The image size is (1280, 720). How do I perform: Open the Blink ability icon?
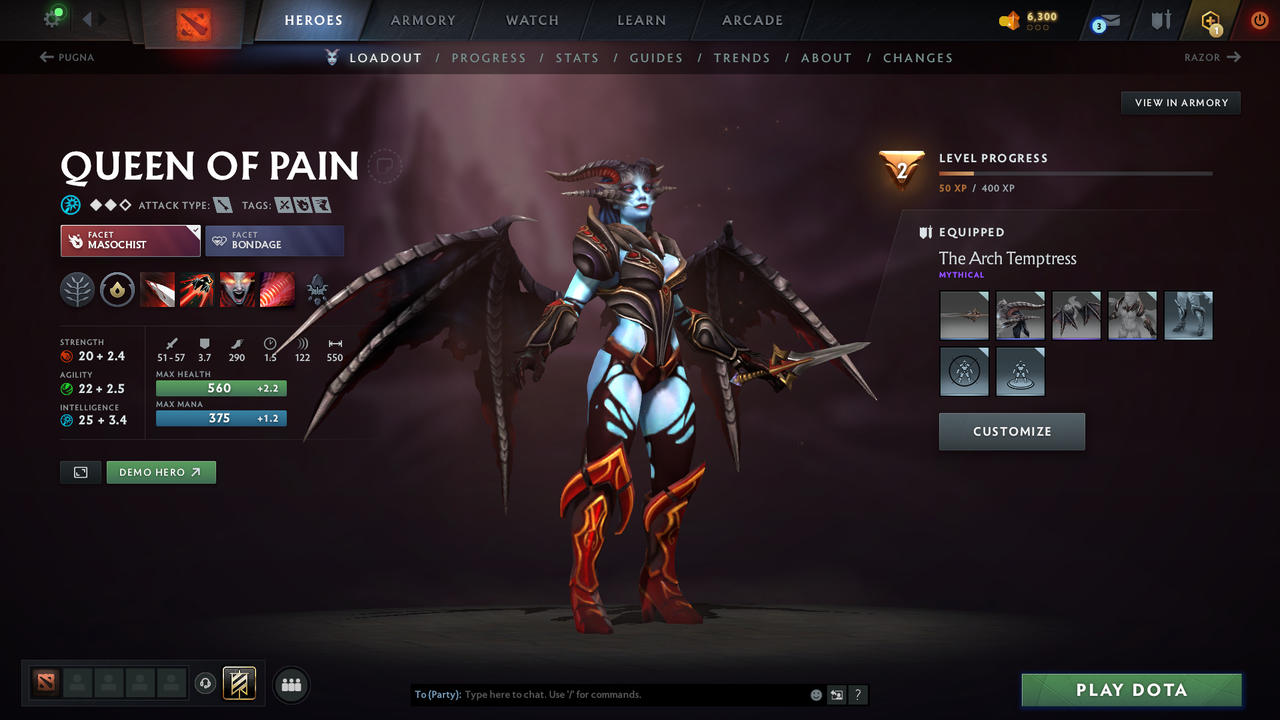198,290
